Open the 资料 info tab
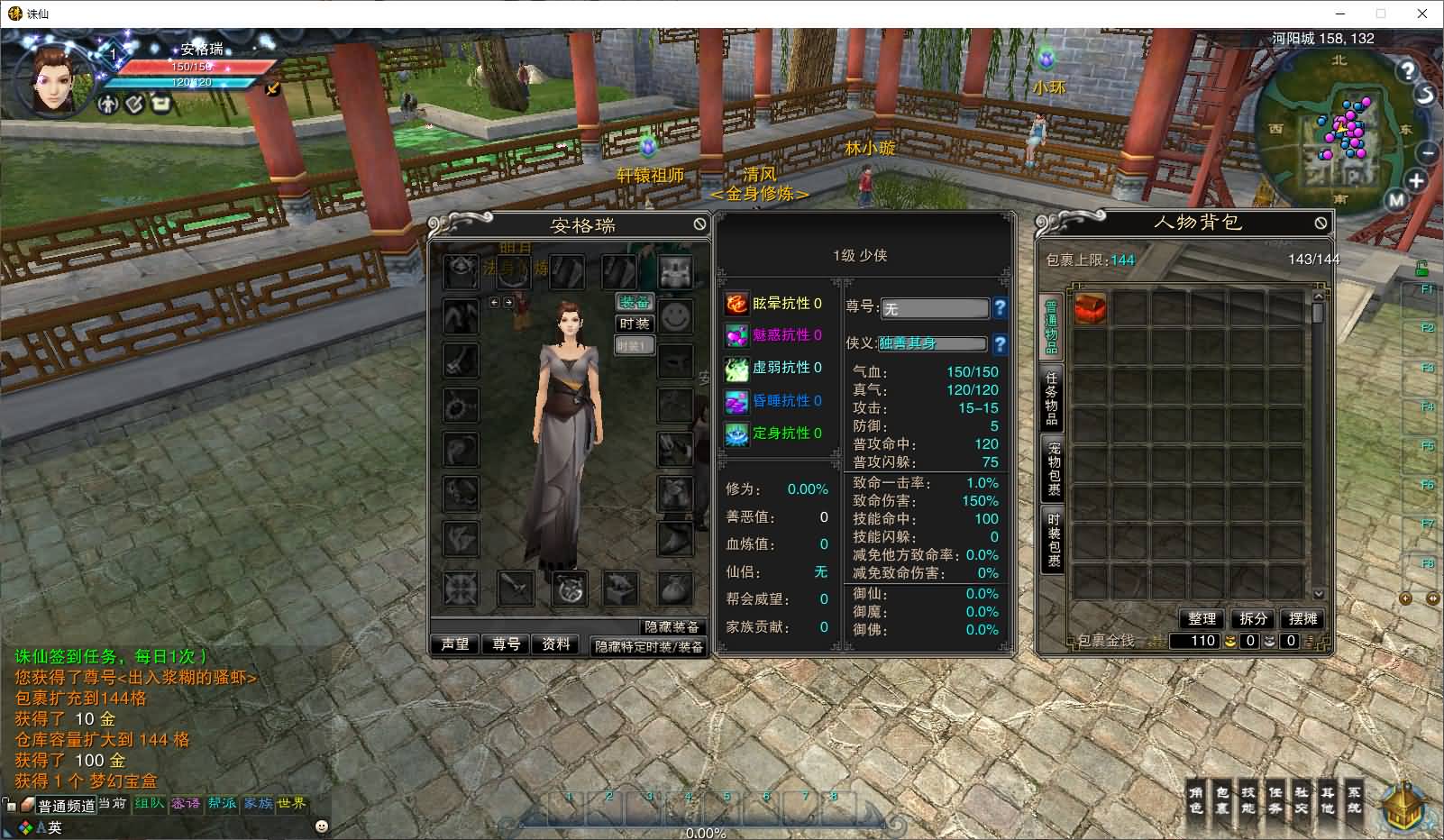The height and width of the screenshot is (840, 1444). click(556, 644)
